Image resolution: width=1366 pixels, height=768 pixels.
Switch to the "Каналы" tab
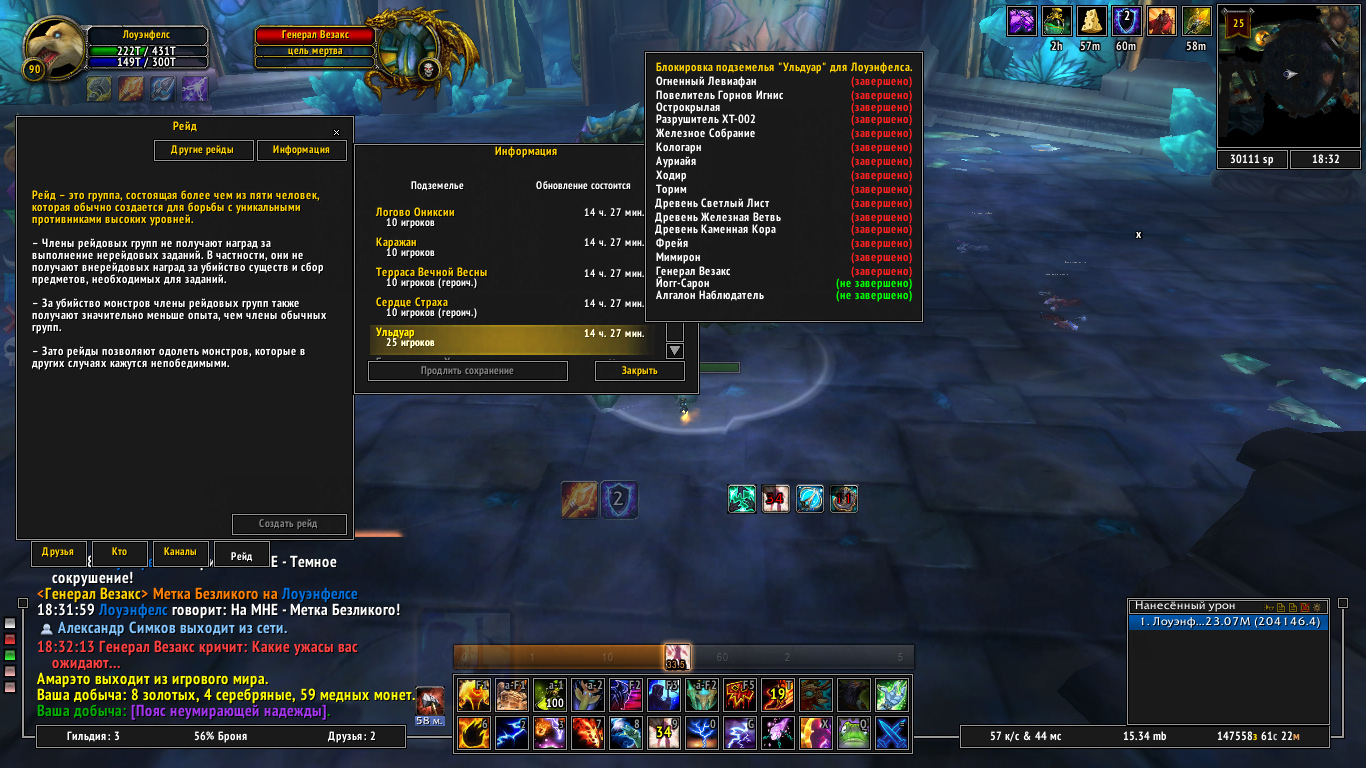181,553
